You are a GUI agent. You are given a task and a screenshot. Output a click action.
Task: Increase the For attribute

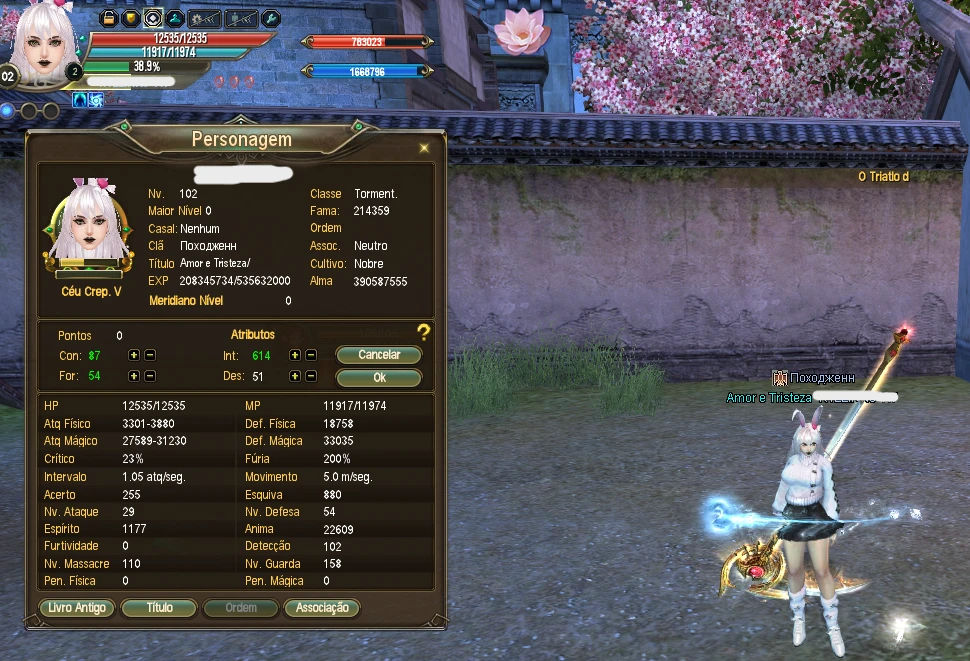tap(134, 376)
